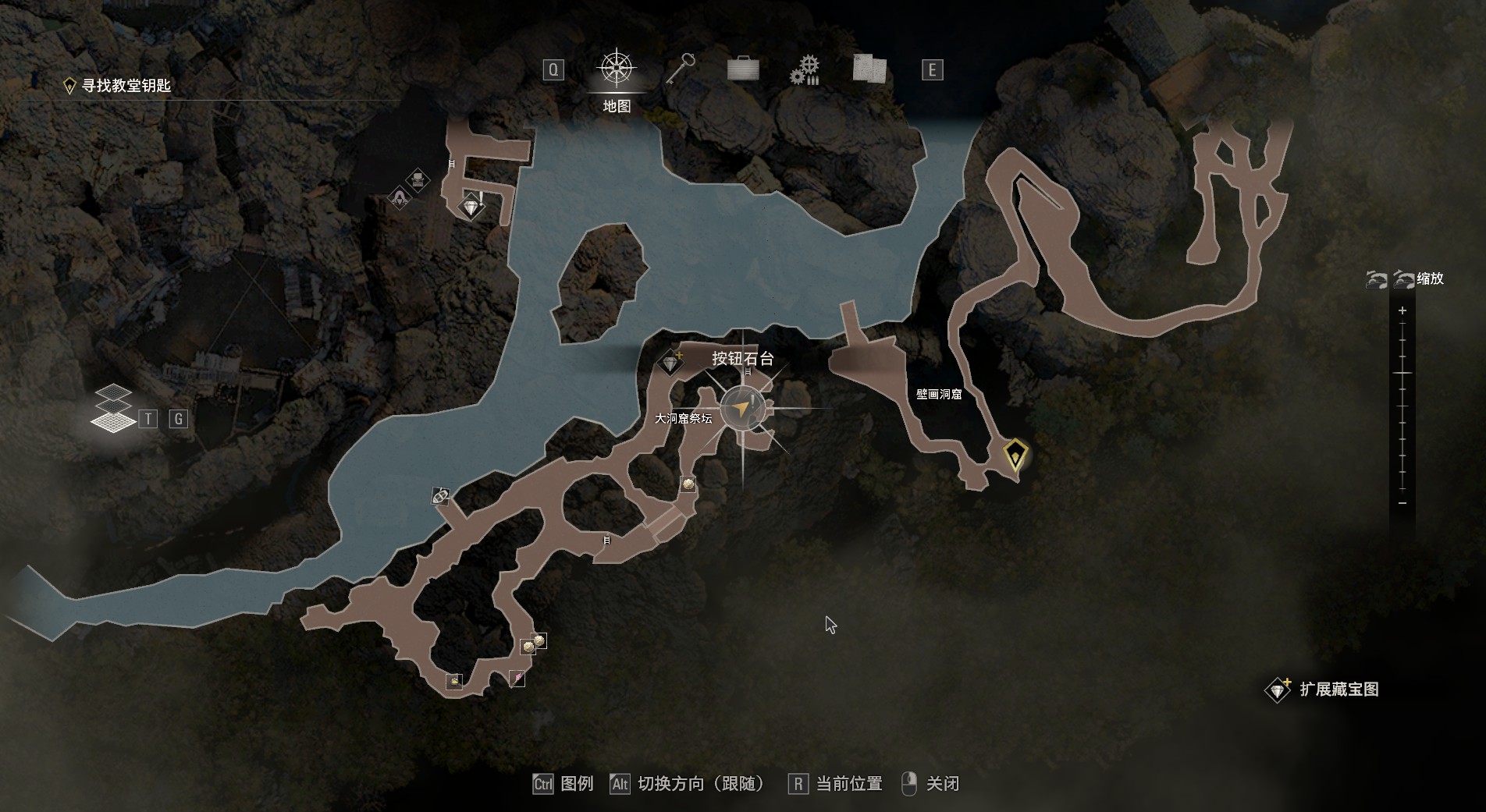Viewport: 1486px width, 812px height.
Task: Open the 图例 map legend
Action: [563, 783]
